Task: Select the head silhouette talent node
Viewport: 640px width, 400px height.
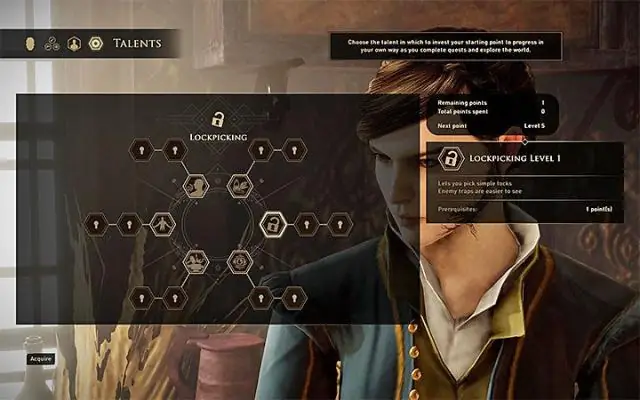Action: pyautogui.click(x=196, y=186)
